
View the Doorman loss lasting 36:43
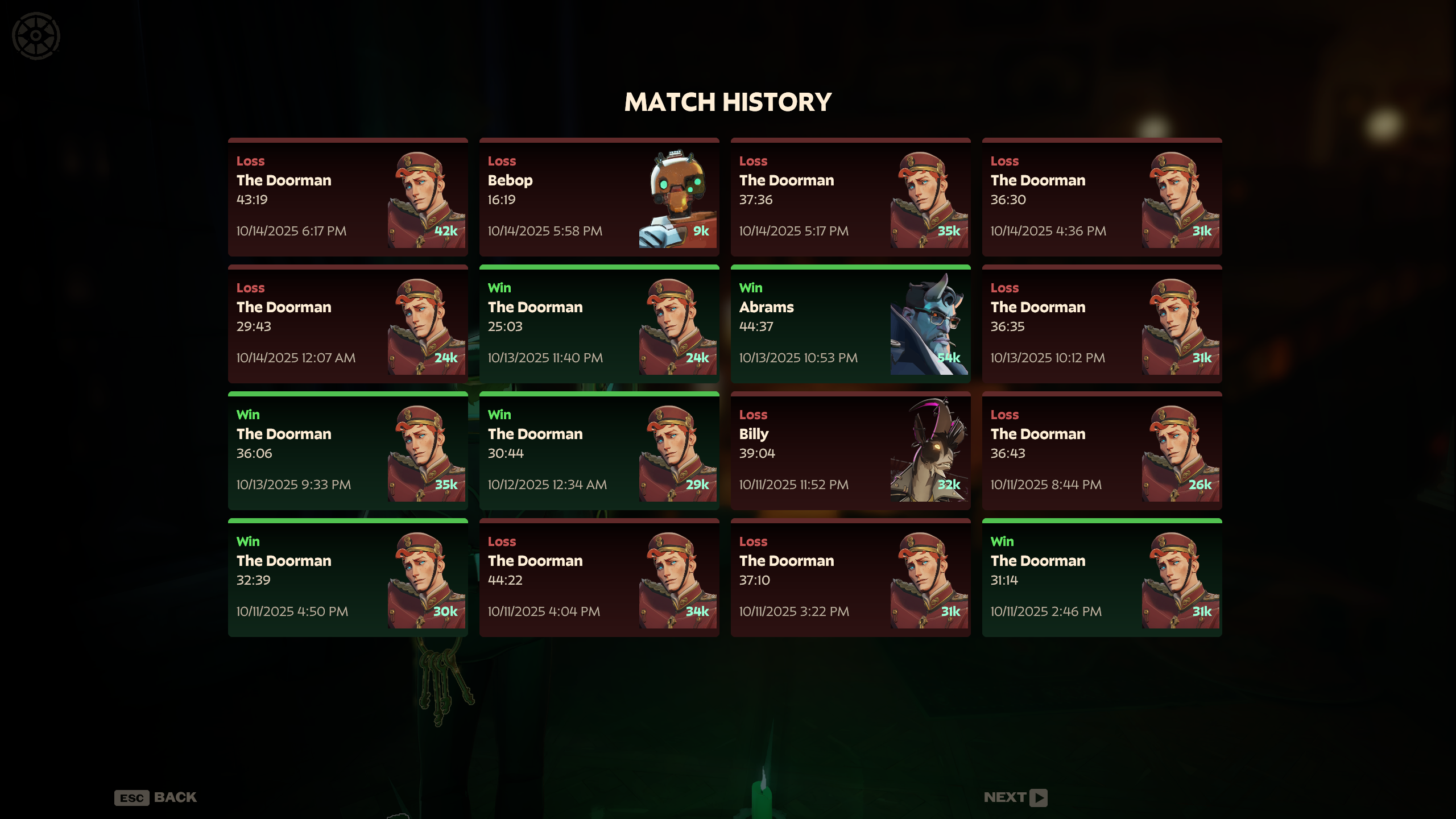[x=1102, y=451]
